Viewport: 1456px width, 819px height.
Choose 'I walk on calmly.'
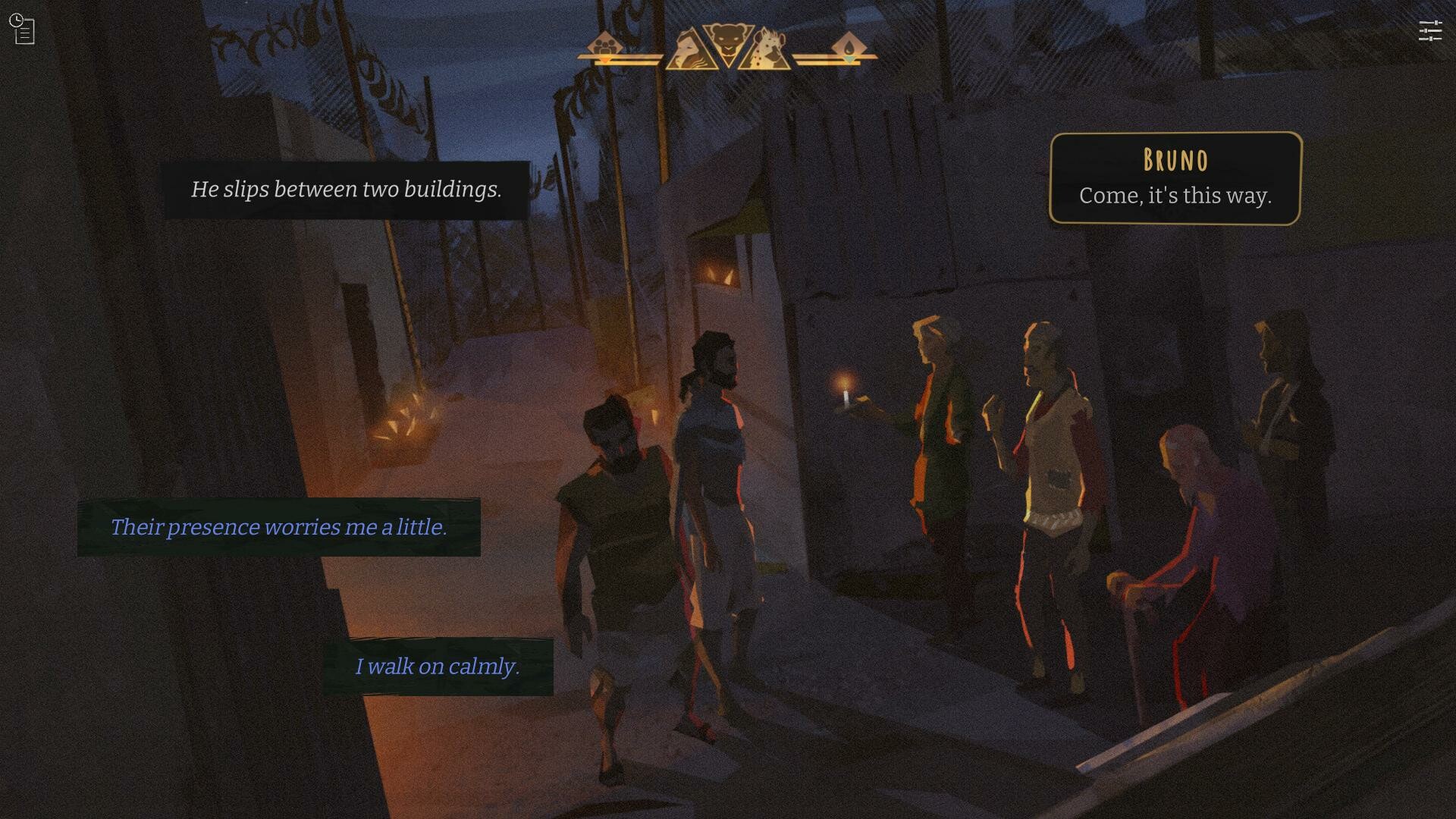(438, 667)
